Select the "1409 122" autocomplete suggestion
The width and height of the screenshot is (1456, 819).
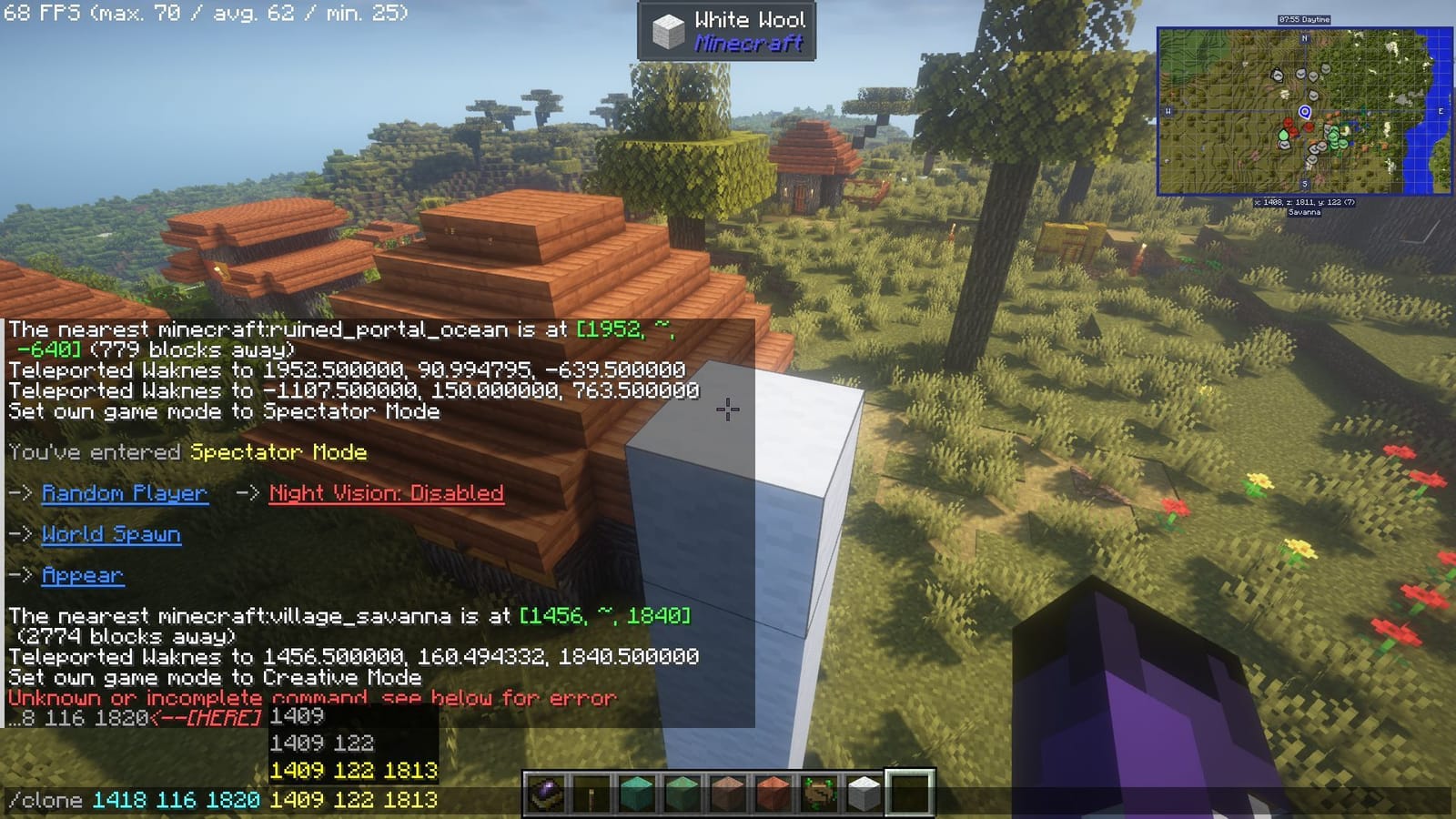pyautogui.click(x=324, y=743)
